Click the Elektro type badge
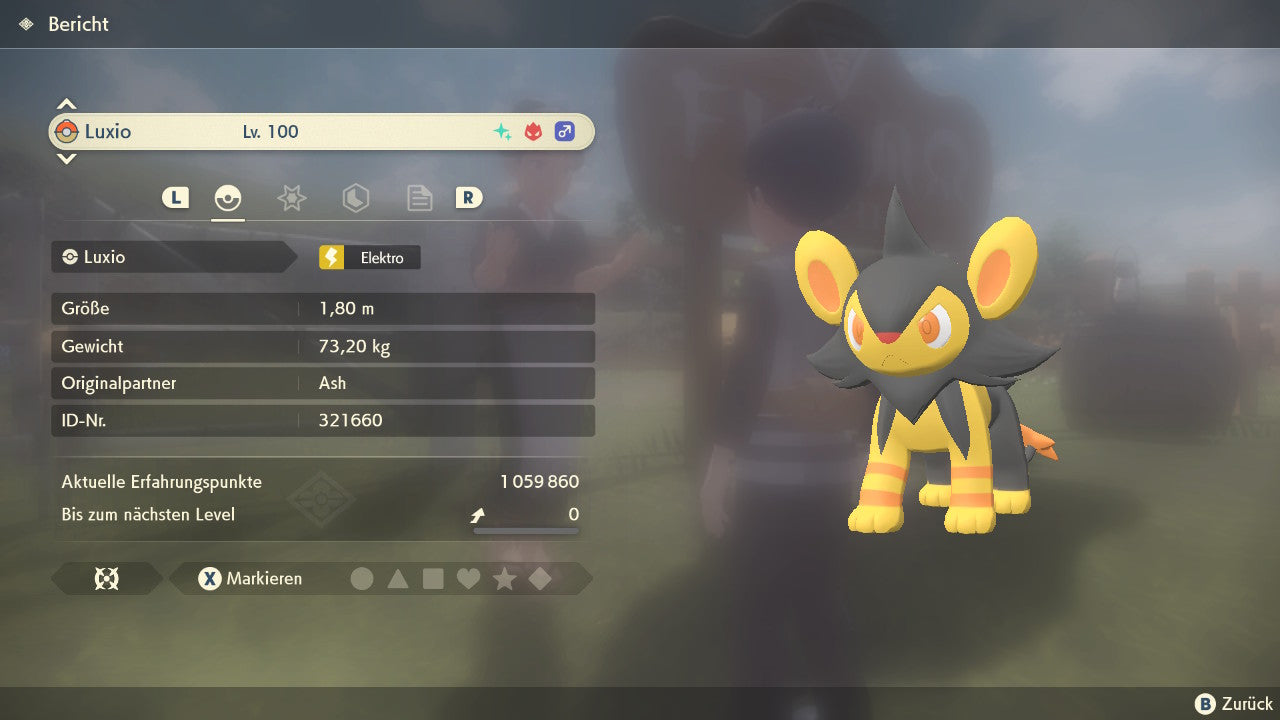 (369, 257)
